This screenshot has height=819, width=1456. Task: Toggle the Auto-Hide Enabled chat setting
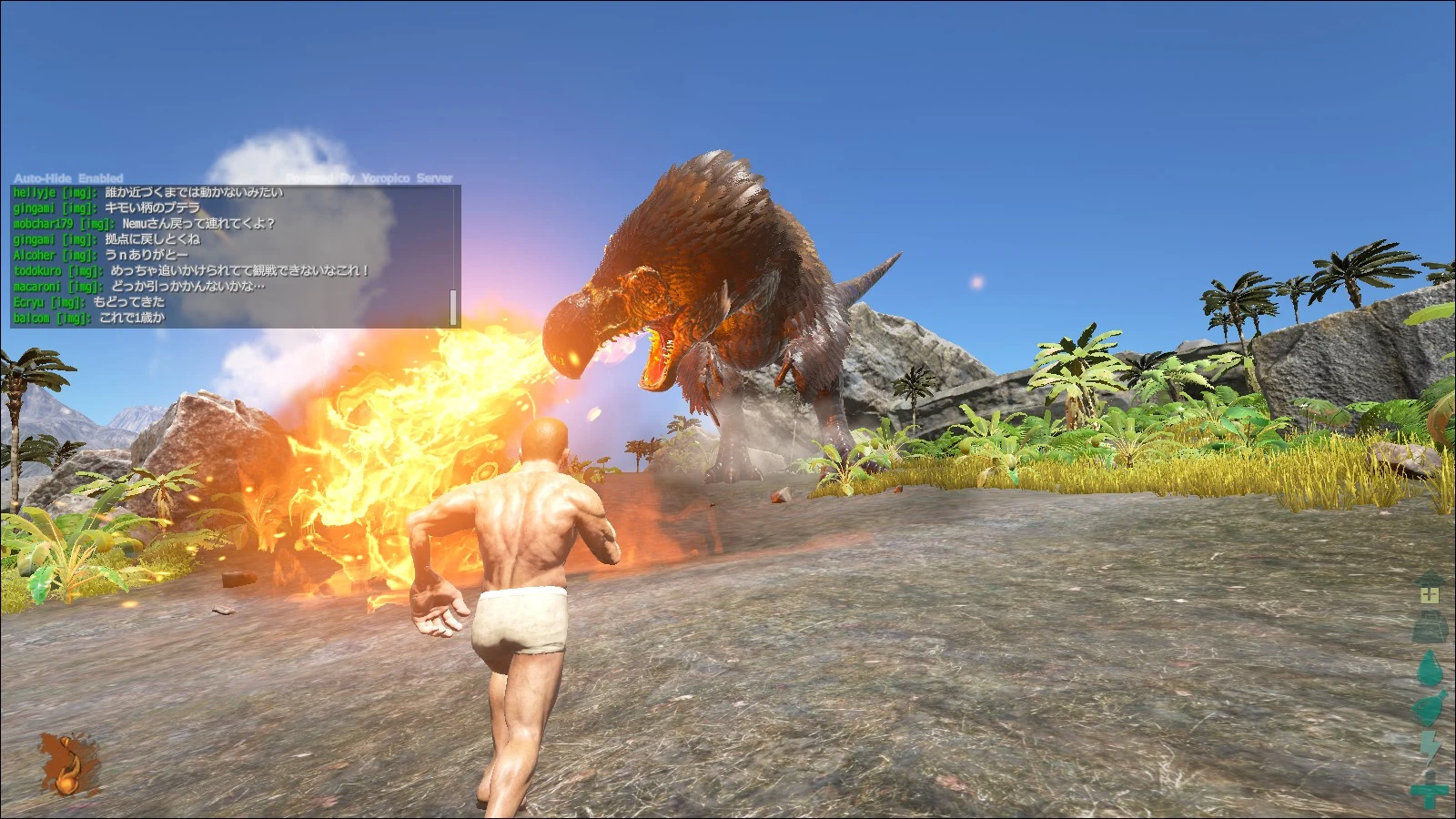(x=68, y=178)
